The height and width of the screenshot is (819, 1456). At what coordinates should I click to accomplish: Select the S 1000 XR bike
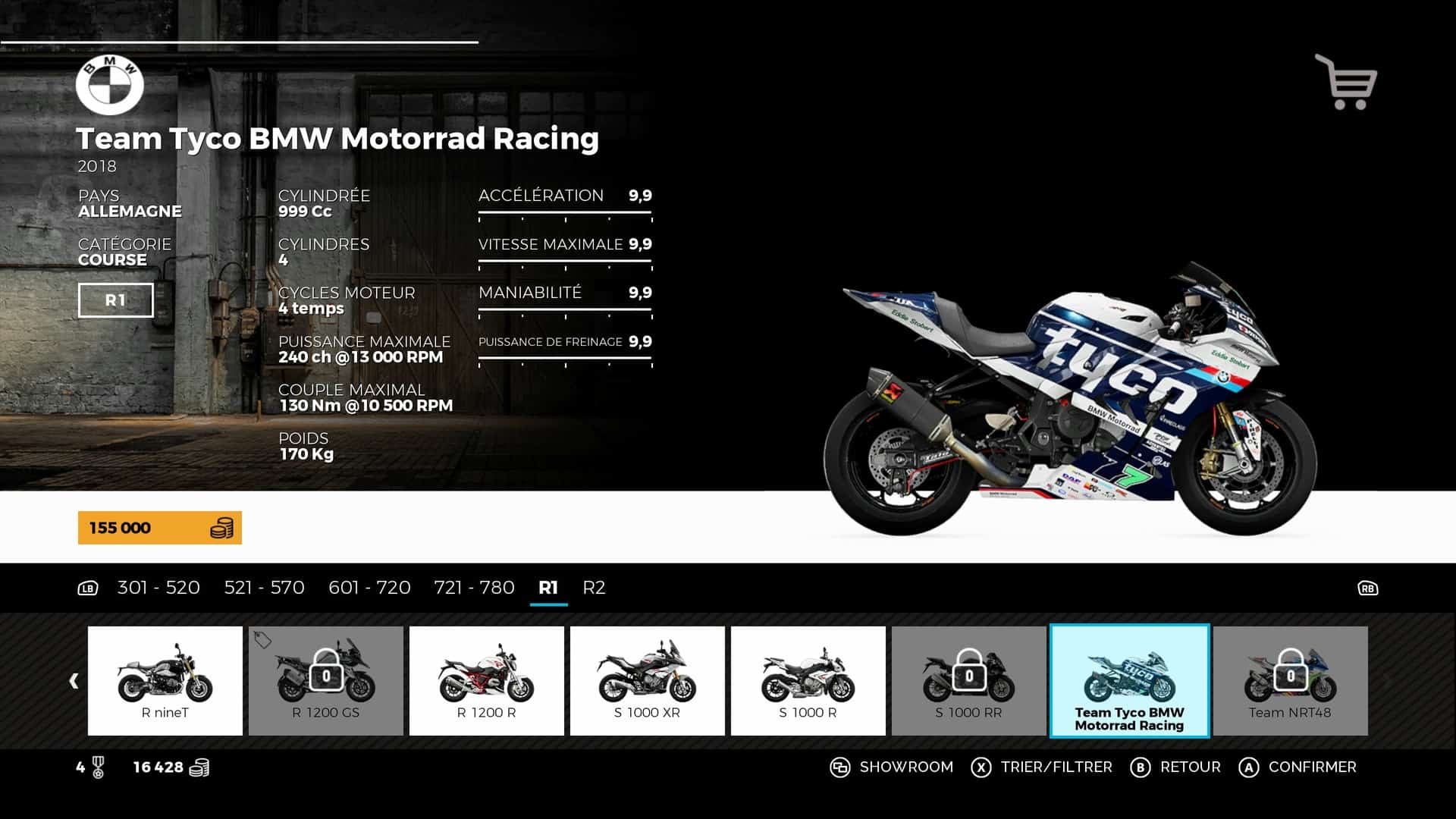(648, 680)
